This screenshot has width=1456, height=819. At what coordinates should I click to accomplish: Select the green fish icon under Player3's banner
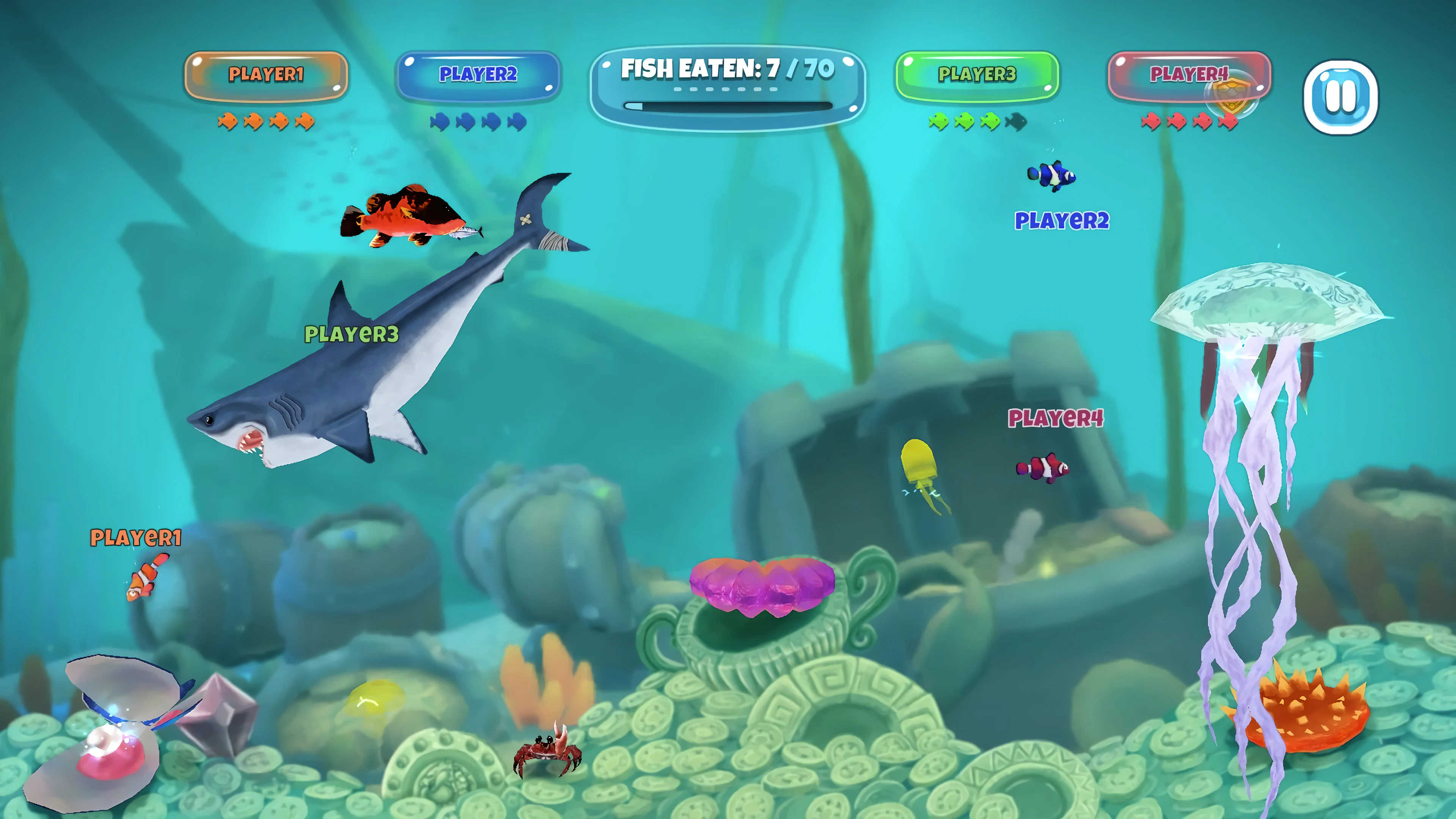[x=938, y=122]
